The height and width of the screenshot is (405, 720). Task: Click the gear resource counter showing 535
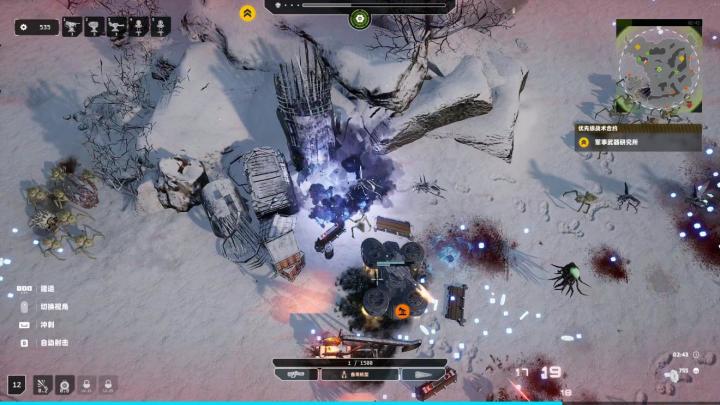pos(38,27)
